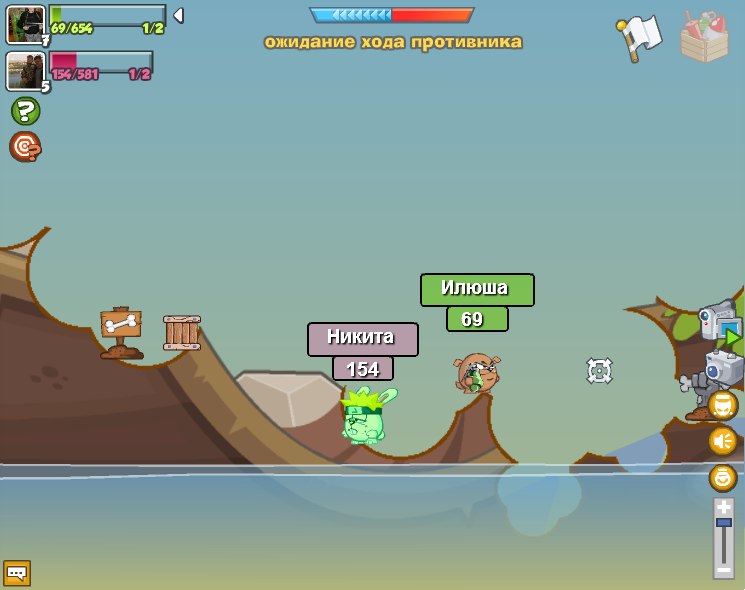Click the orange target hint icon
This screenshot has width=745, height=590.
point(25,147)
